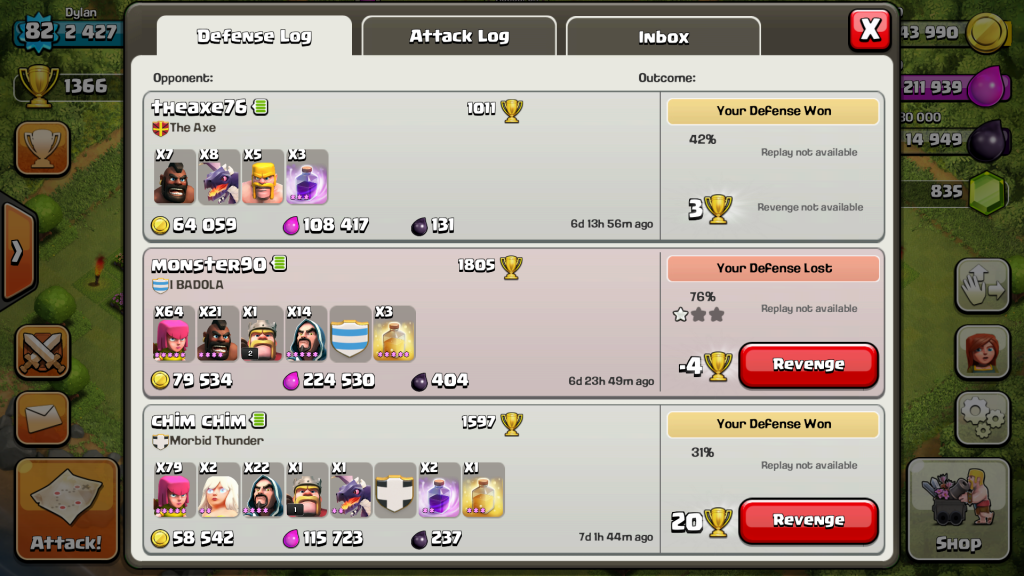Close the battle log window
Viewport: 1024px width, 576px height.
click(x=869, y=30)
